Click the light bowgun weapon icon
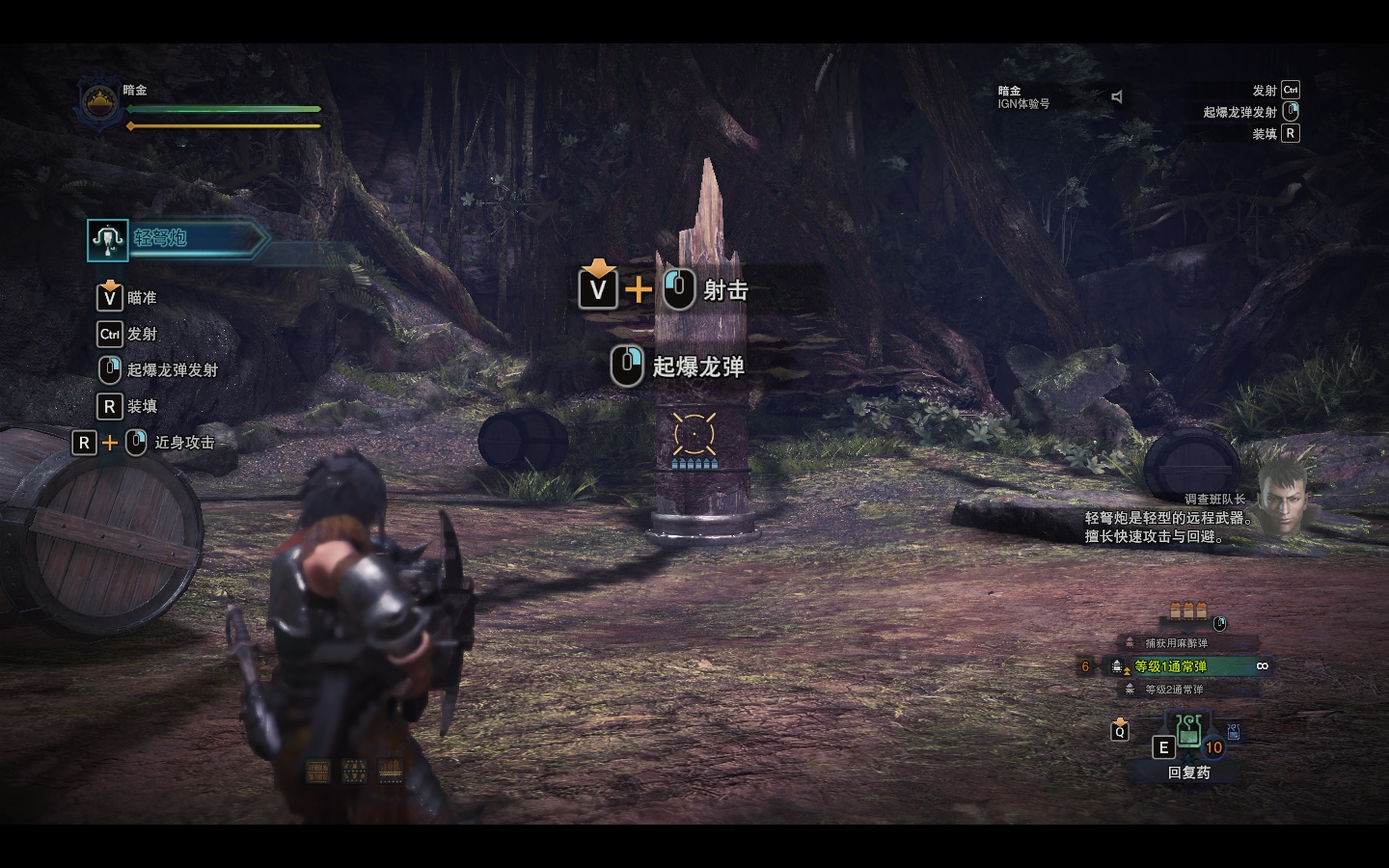1389x868 pixels. 108,239
